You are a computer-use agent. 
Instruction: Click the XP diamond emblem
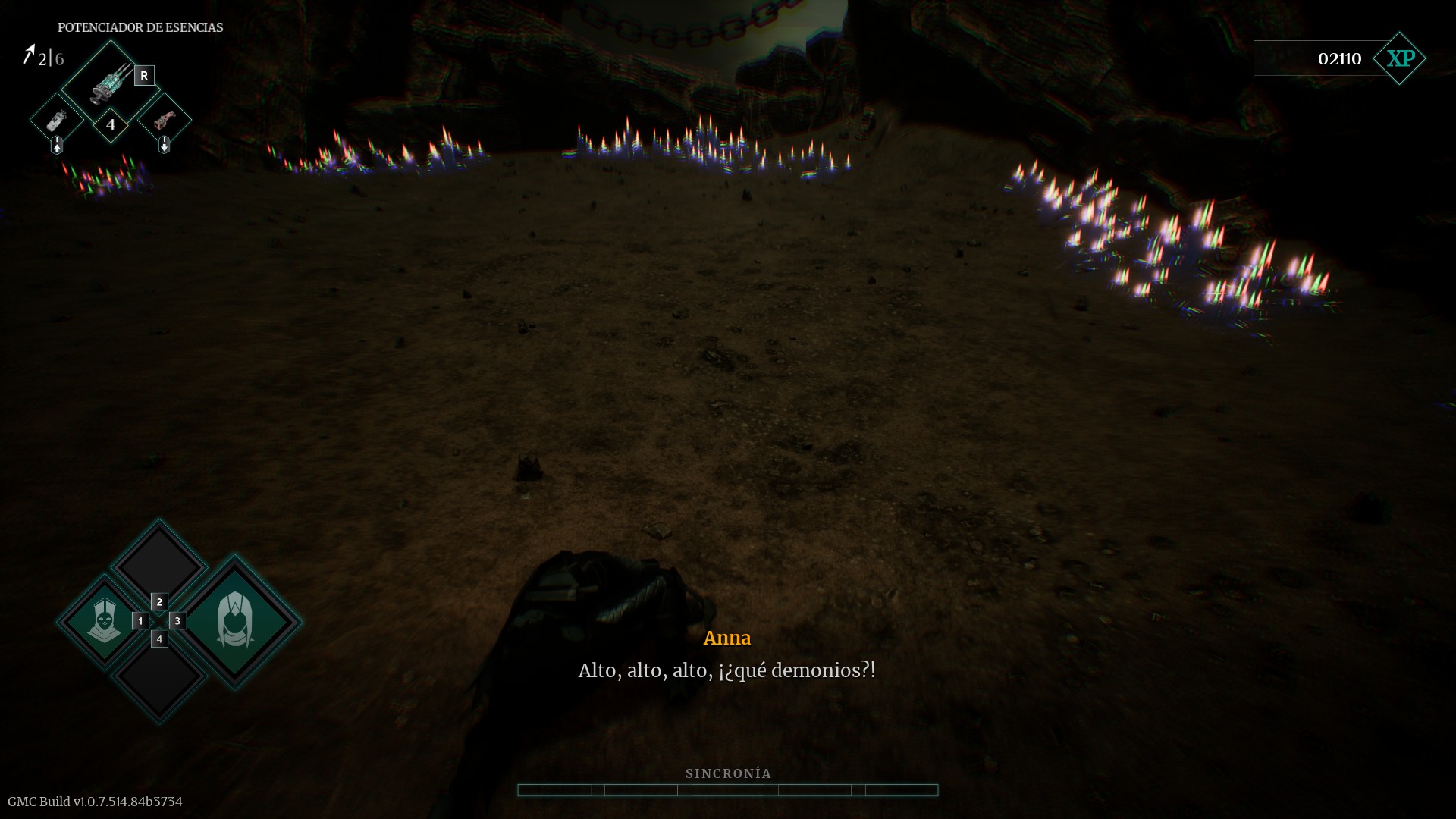[x=1400, y=58]
